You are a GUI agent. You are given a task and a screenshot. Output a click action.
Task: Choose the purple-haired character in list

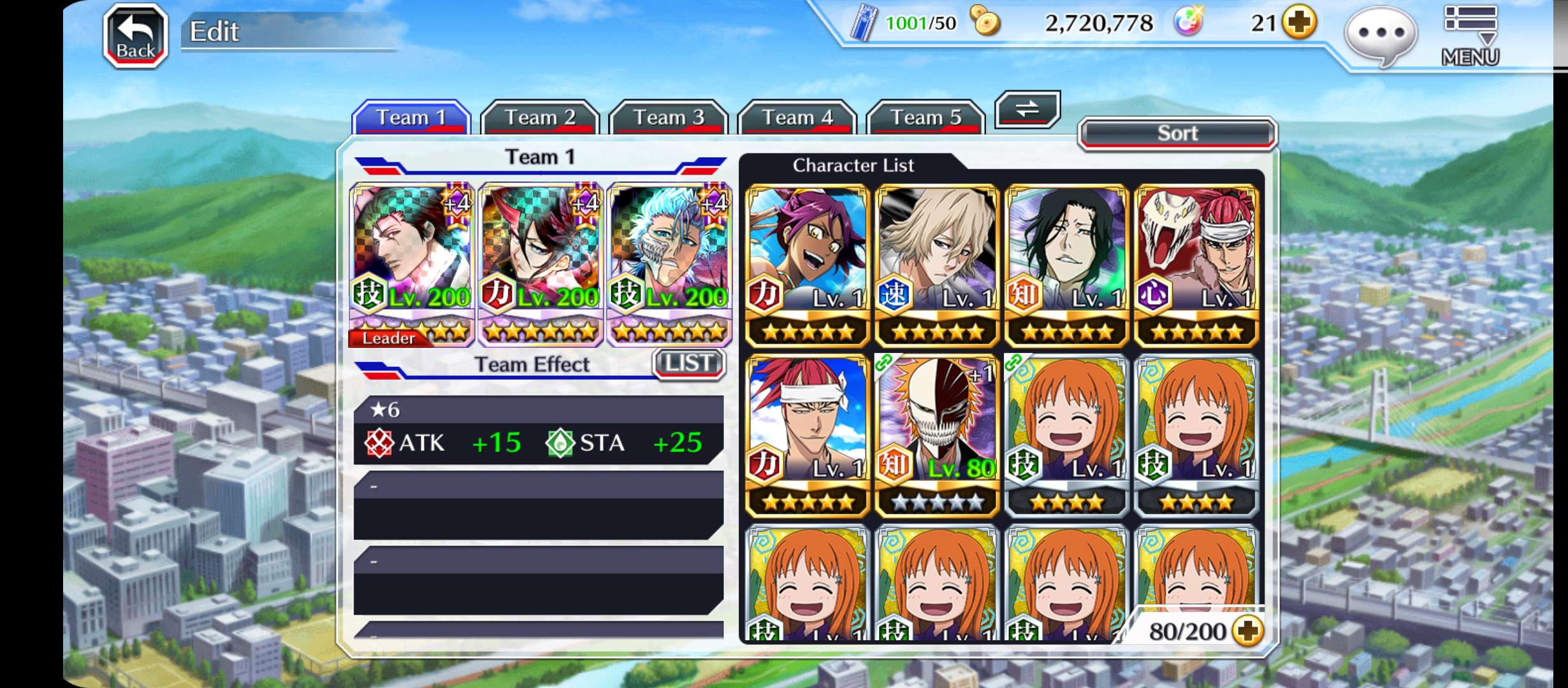tap(808, 264)
